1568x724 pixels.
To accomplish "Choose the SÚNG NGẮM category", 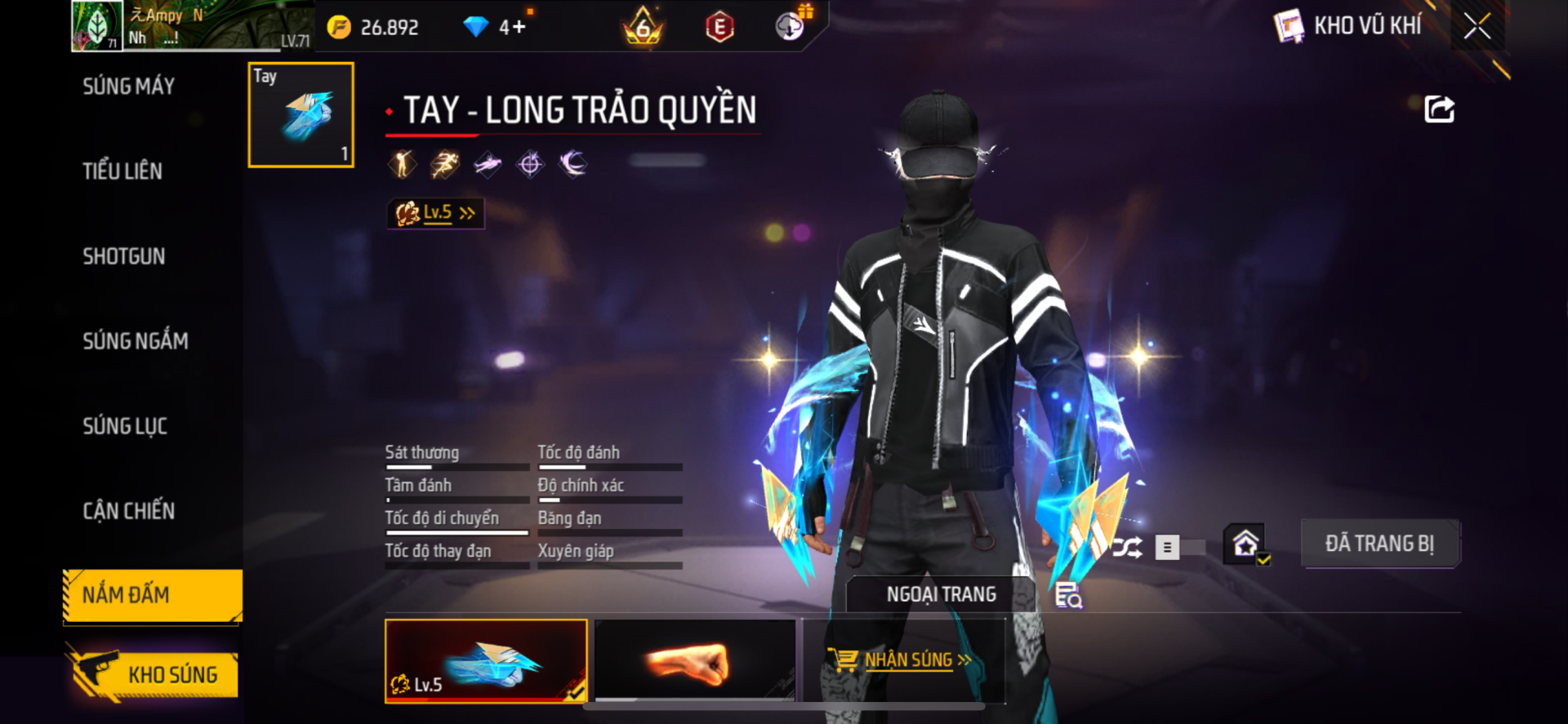I will 135,341.
